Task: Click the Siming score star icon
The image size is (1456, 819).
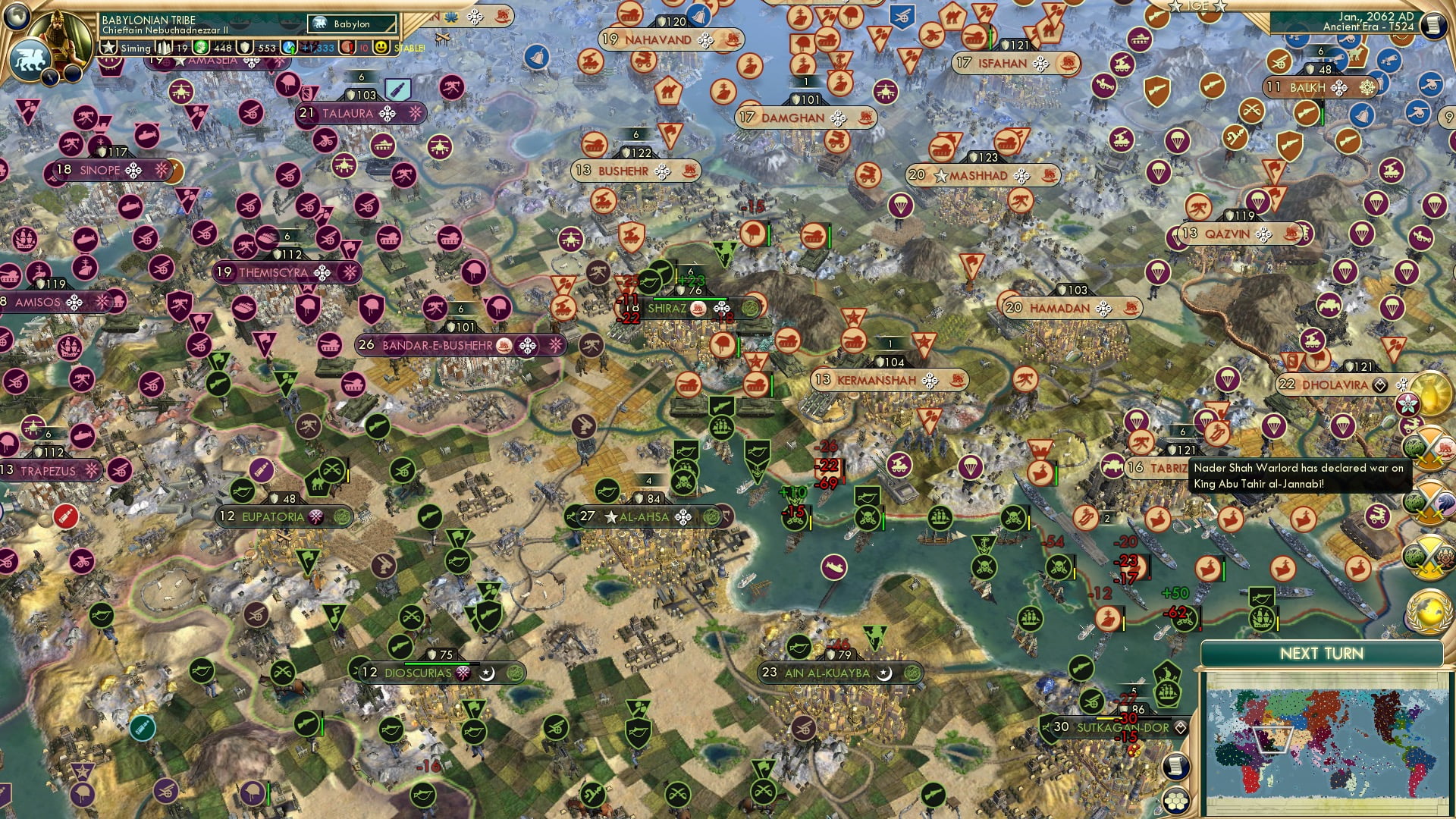Action: 109,49
